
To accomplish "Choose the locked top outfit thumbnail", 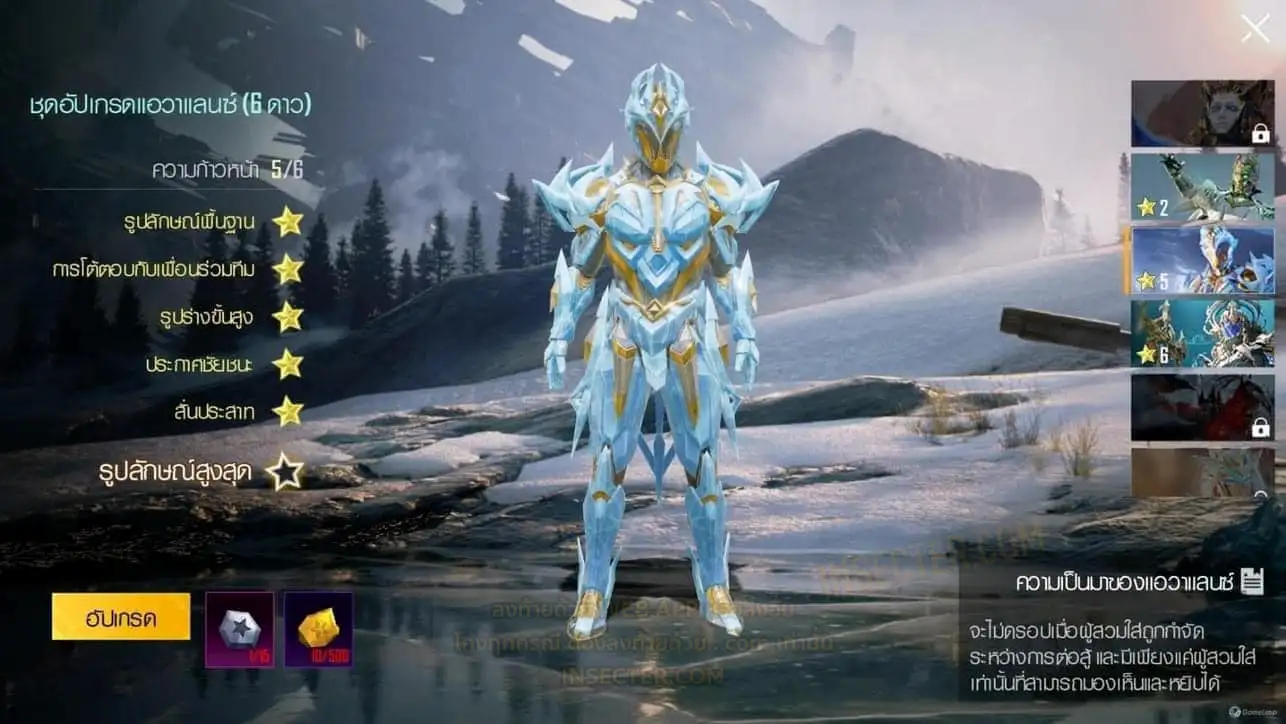I will [1202, 113].
